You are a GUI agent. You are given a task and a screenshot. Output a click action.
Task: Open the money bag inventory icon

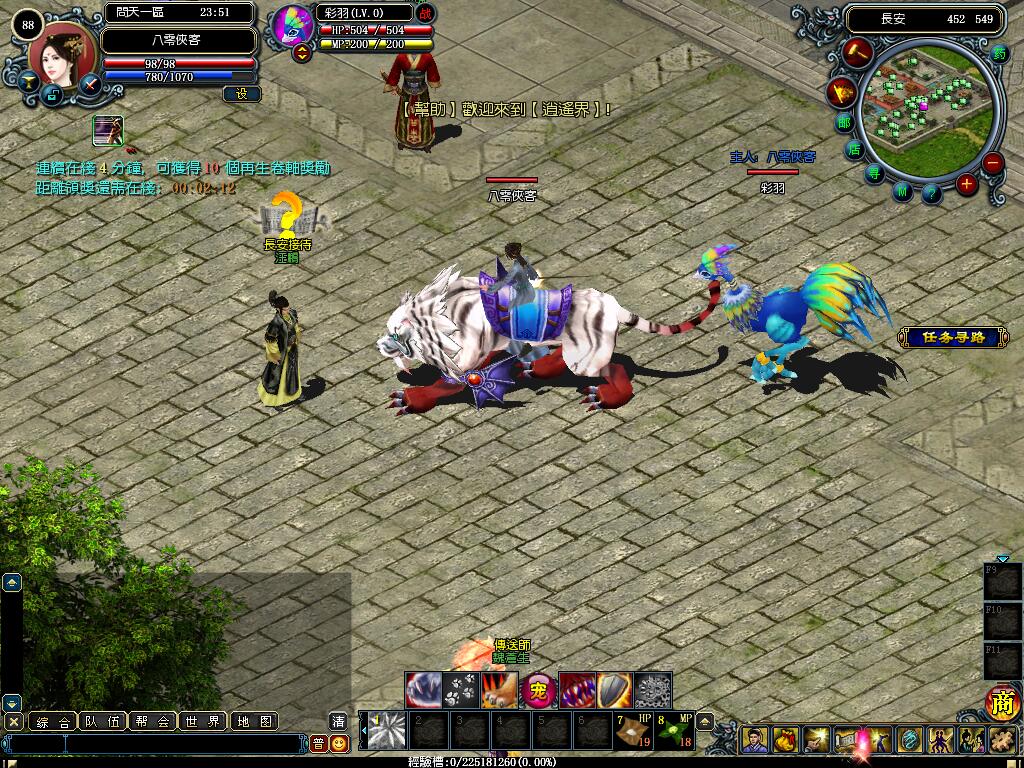click(x=786, y=740)
